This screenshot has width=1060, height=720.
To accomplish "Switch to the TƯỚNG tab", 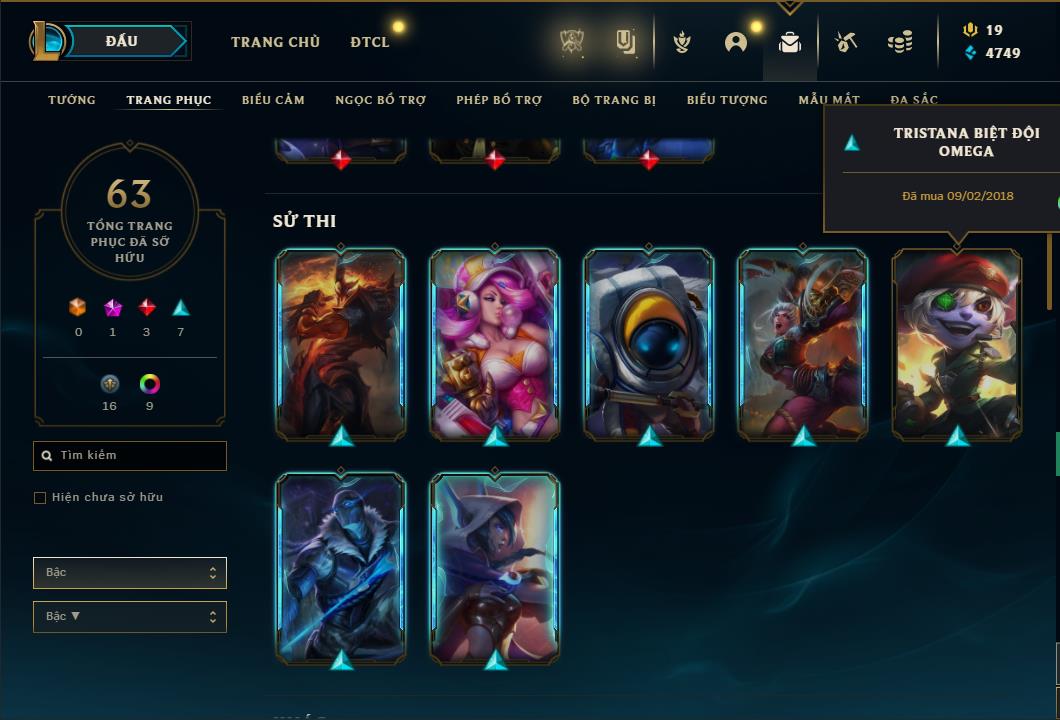I will click(x=72, y=100).
